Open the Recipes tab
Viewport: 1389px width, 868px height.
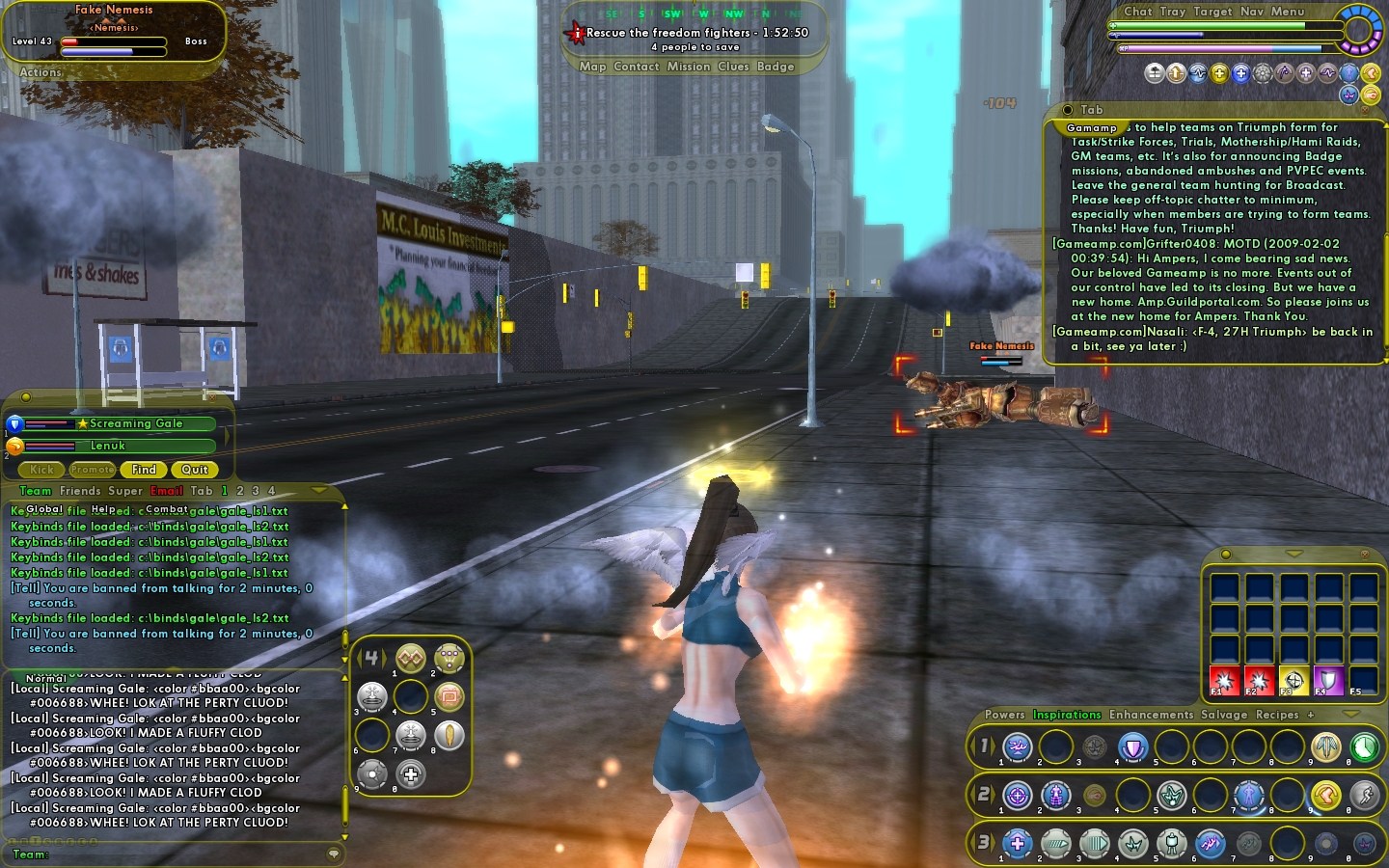point(1277,715)
